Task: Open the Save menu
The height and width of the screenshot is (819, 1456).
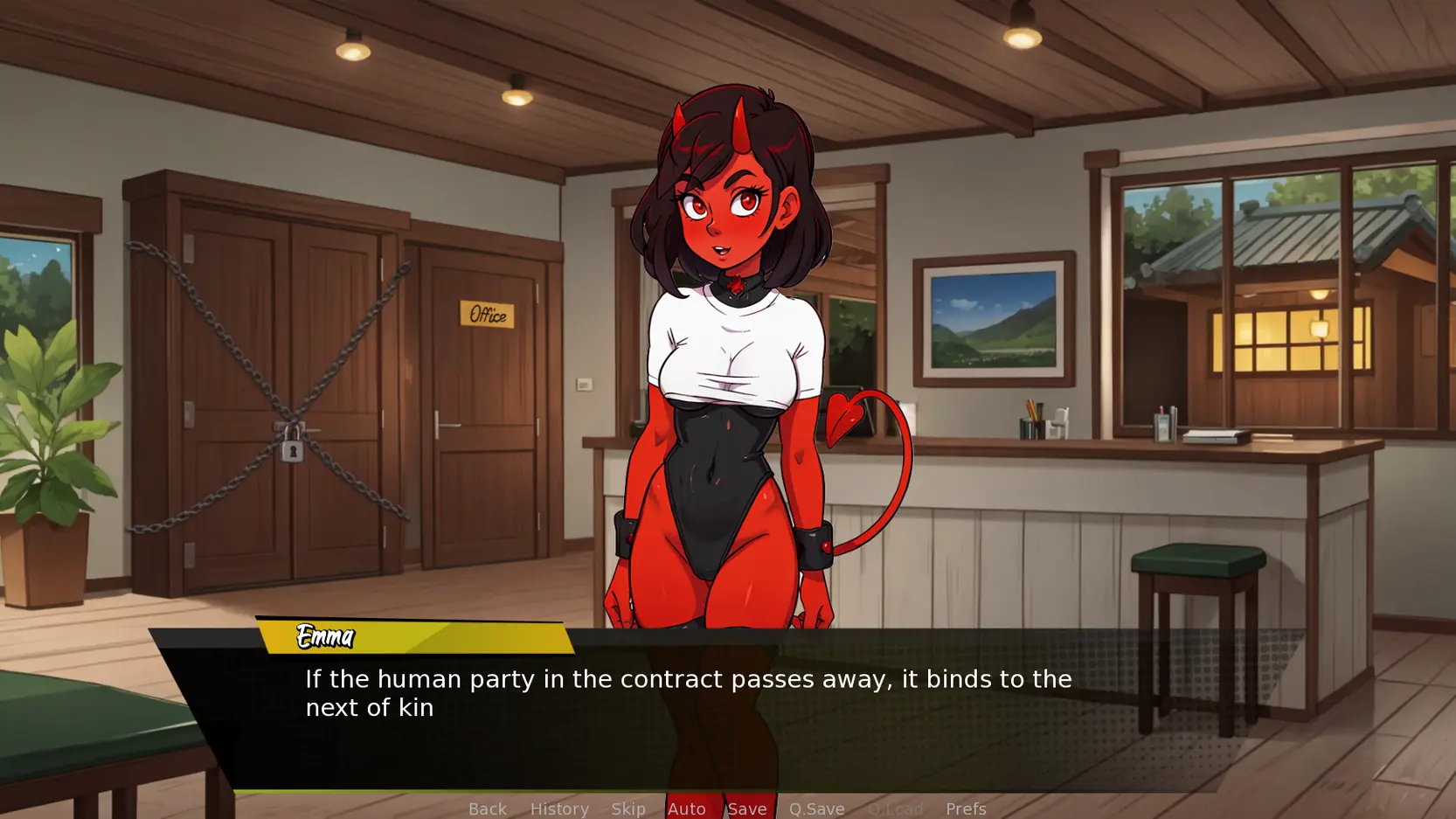Action: coord(747,809)
